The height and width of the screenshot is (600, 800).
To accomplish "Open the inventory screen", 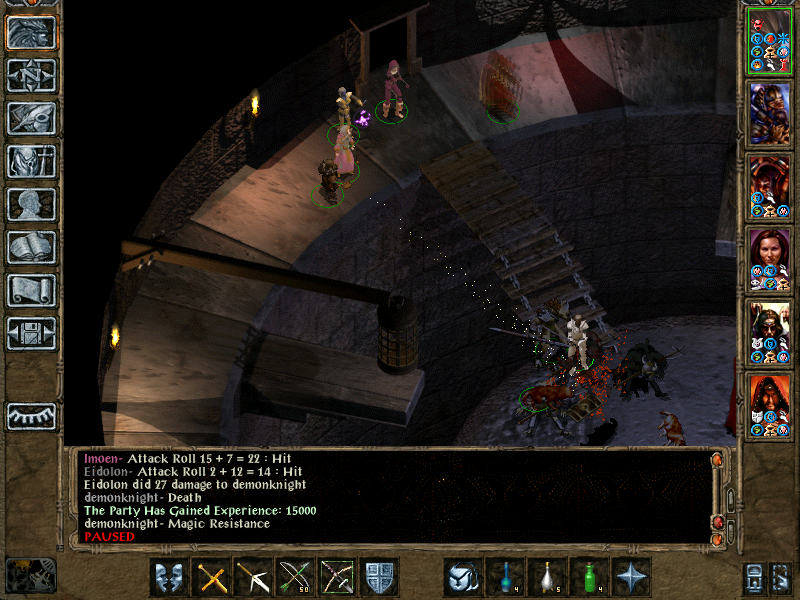I will (x=32, y=161).
